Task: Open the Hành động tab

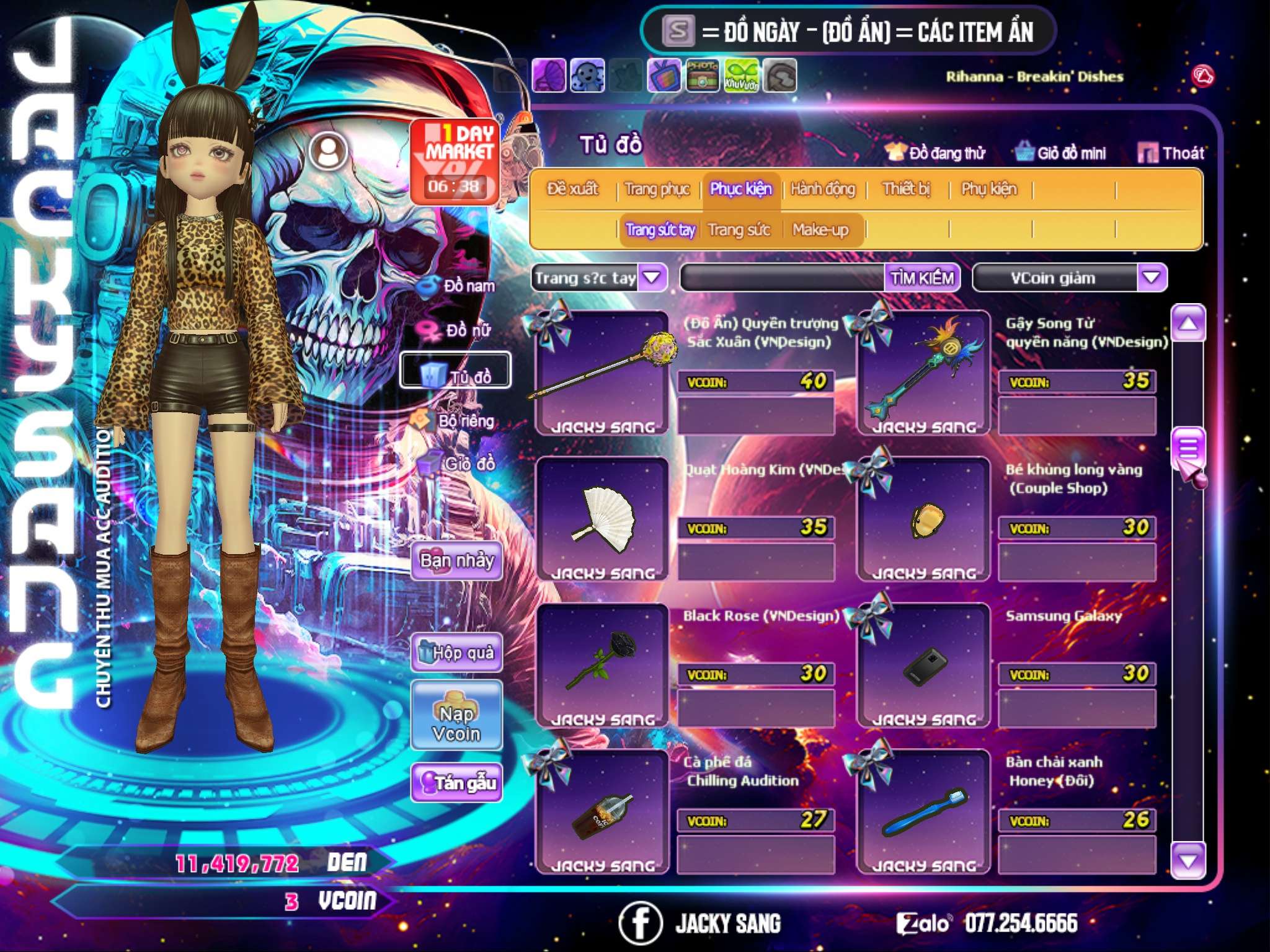Action: pyautogui.click(x=822, y=189)
